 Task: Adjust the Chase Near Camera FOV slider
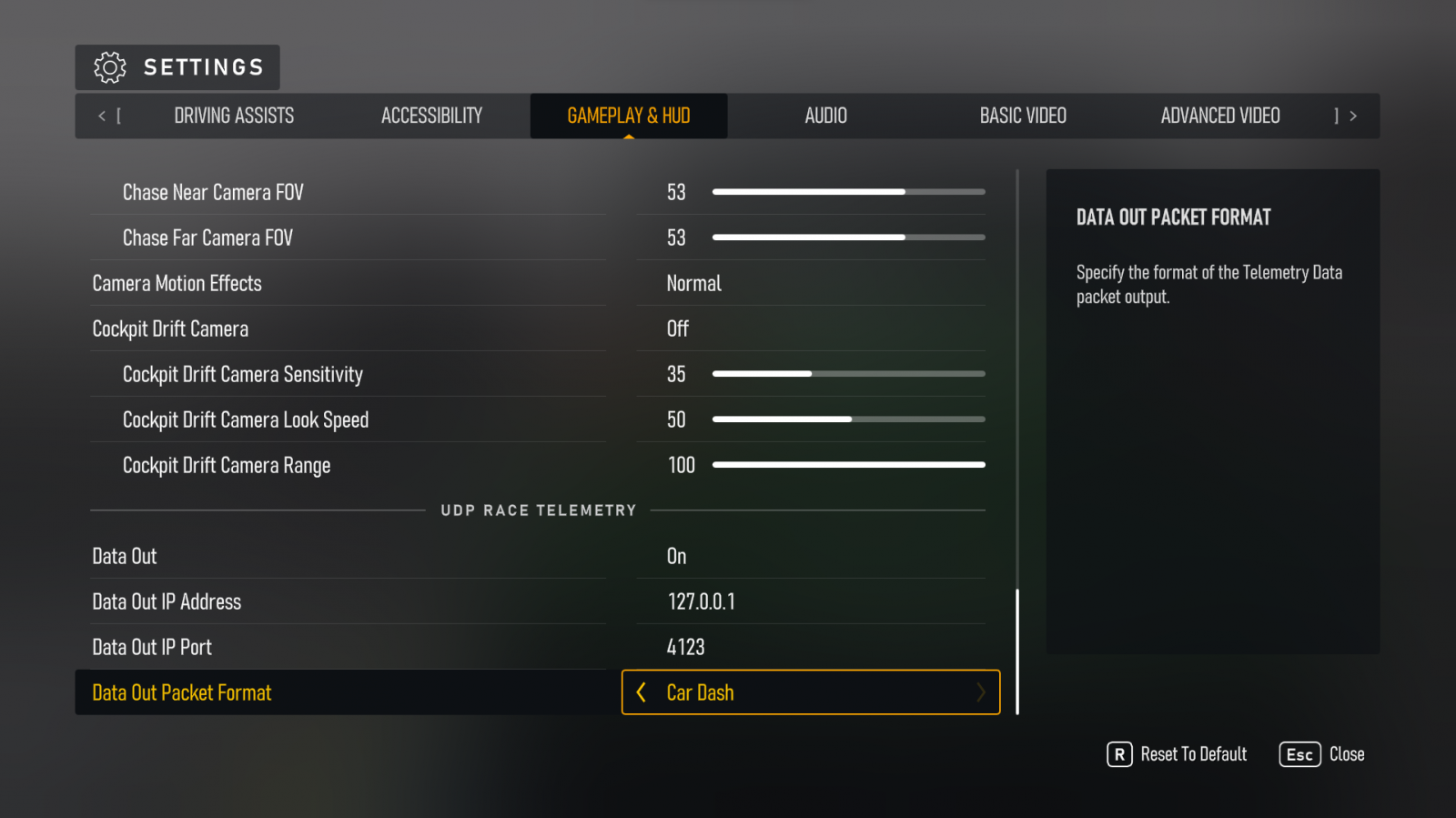848,192
